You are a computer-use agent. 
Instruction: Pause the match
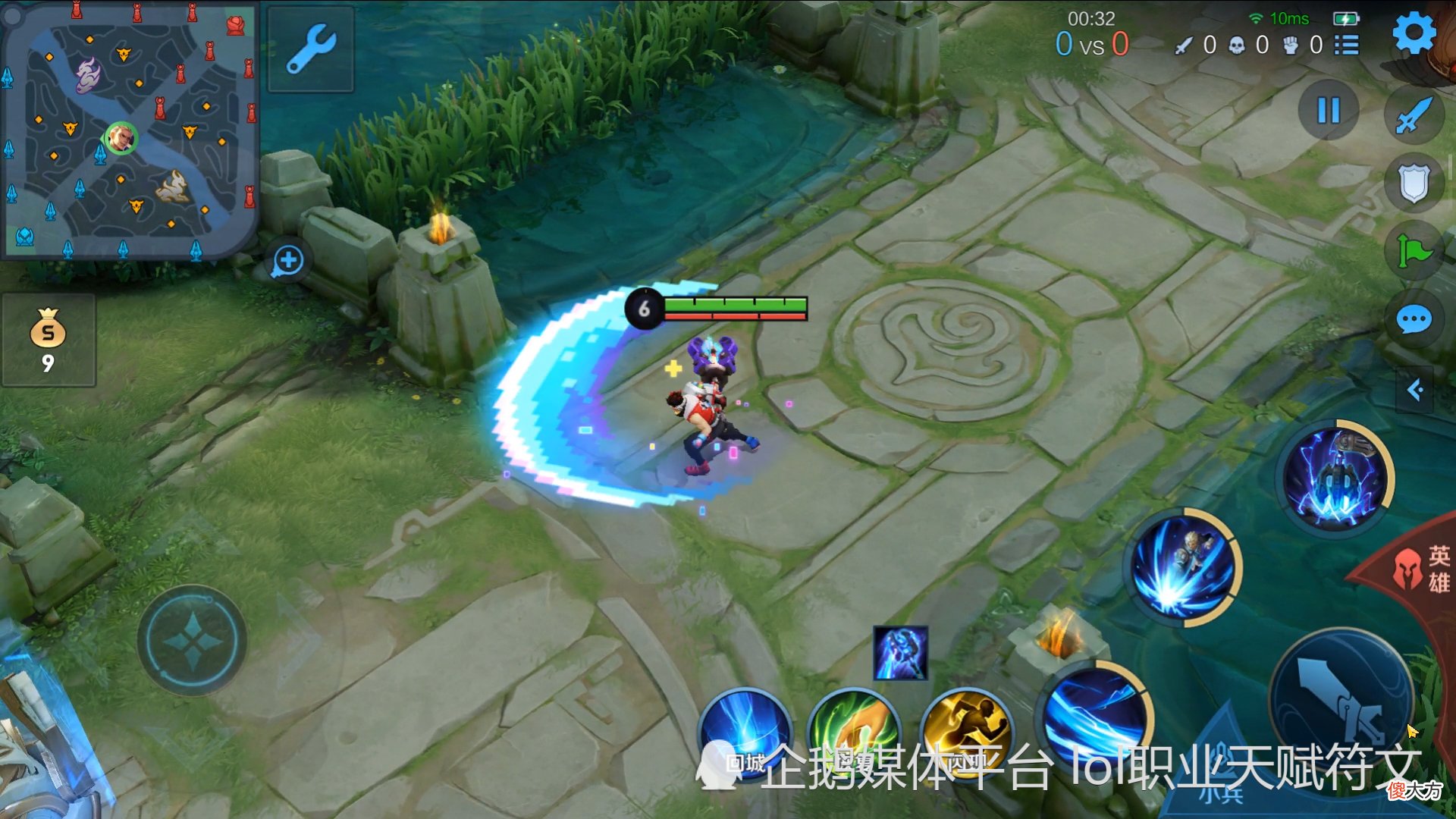1329,111
